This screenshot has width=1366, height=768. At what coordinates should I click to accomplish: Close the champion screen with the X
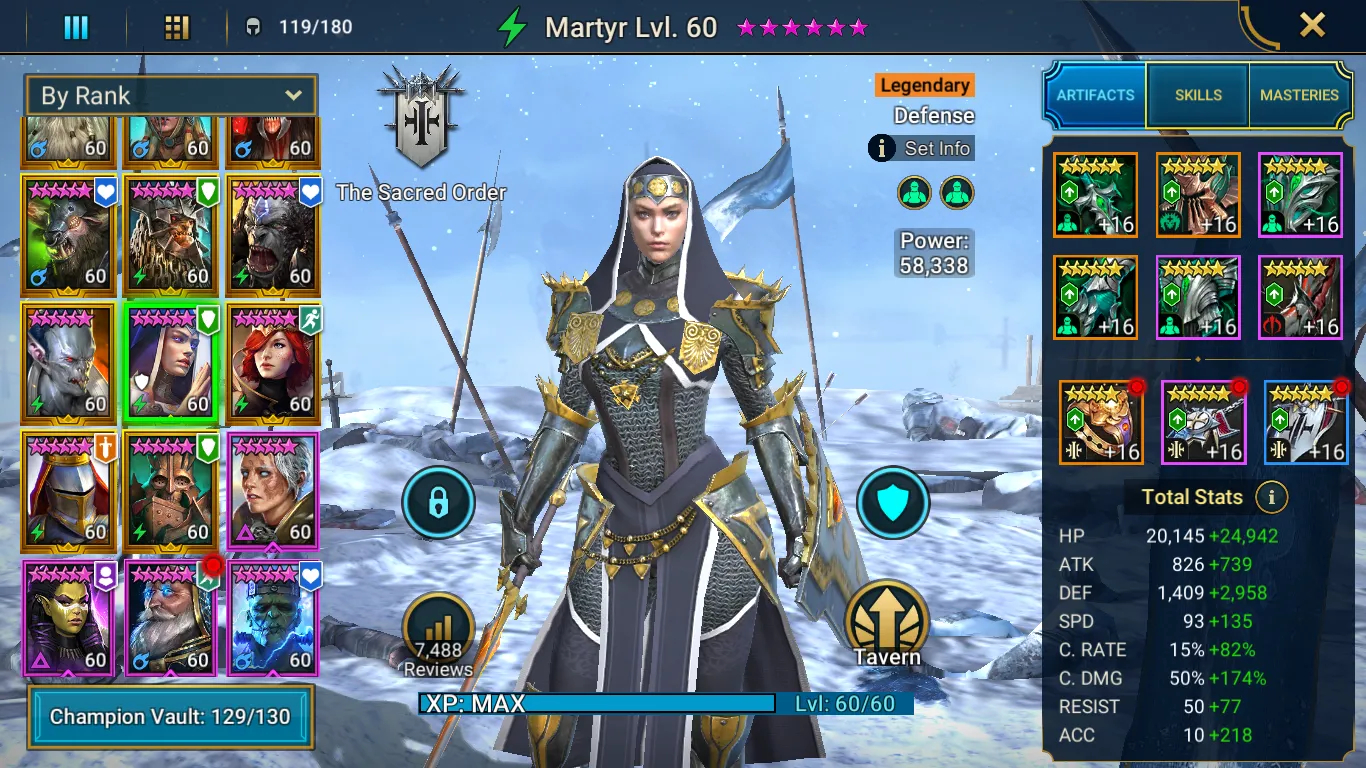[x=1312, y=25]
